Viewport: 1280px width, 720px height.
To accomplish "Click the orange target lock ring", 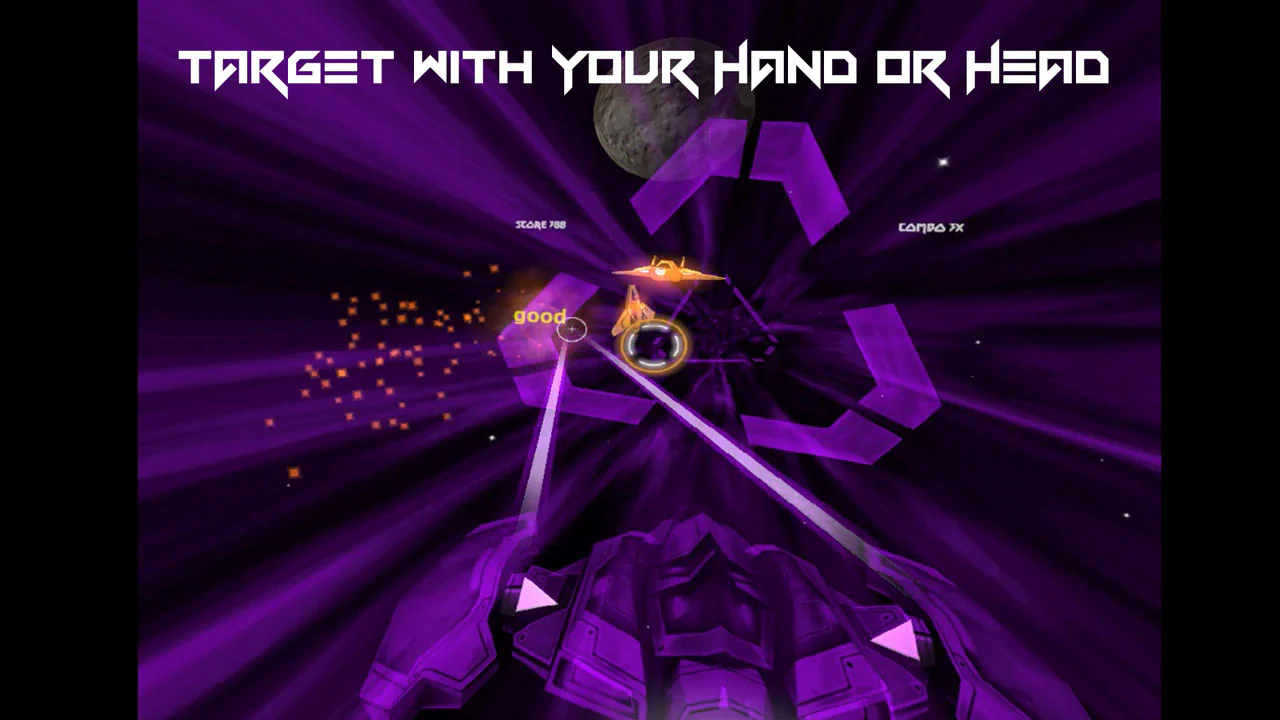I will [x=655, y=345].
